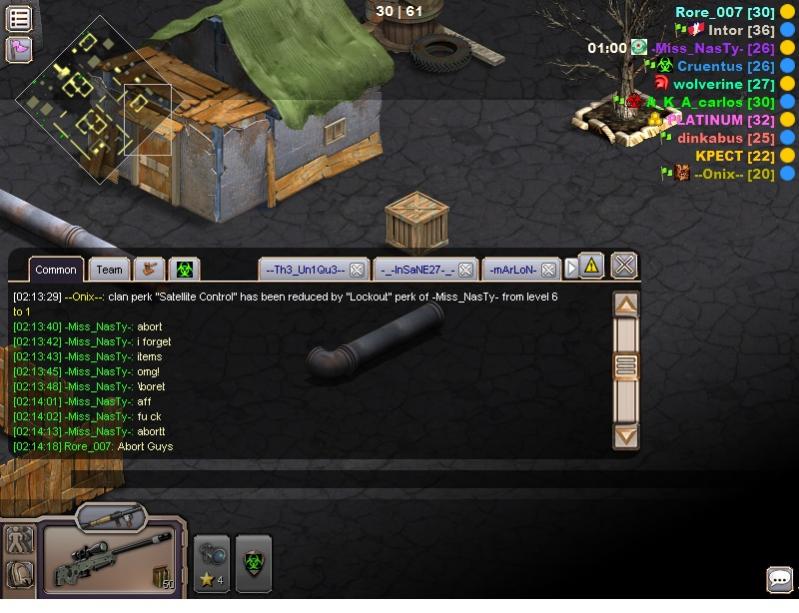Open the pointing hand chat tab

pyautogui.click(x=150, y=269)
